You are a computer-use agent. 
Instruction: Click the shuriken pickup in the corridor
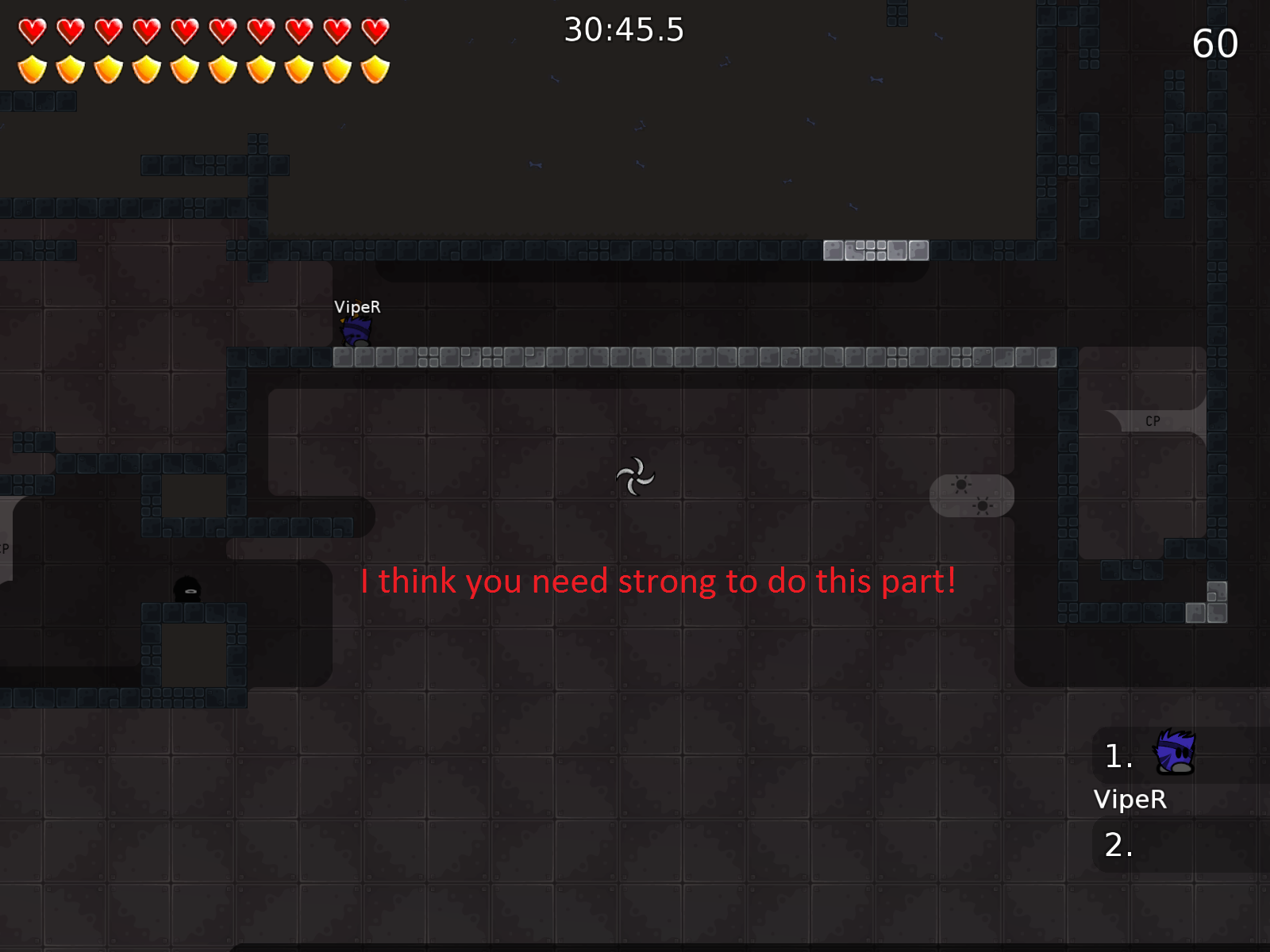[x=636, y=476]
